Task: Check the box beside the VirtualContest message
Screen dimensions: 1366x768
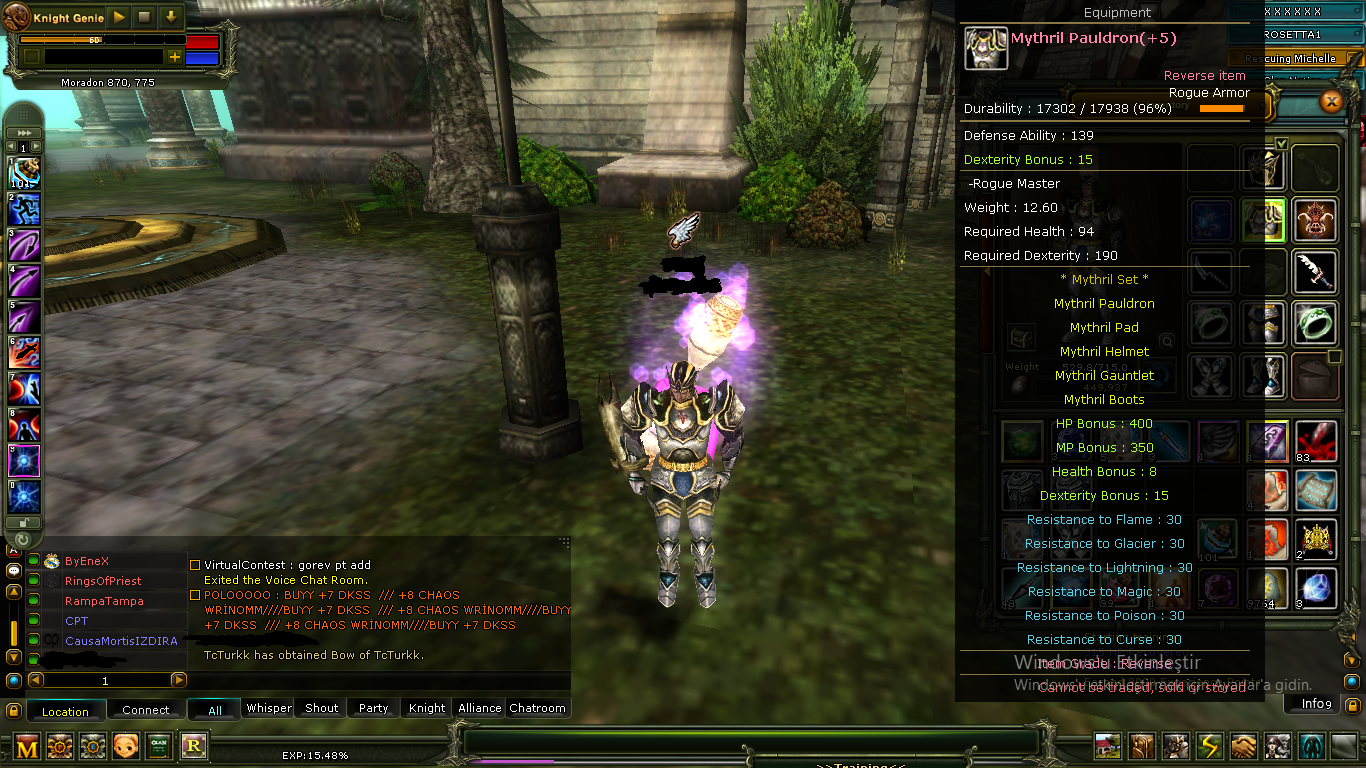Action: [x=195, y=564]
